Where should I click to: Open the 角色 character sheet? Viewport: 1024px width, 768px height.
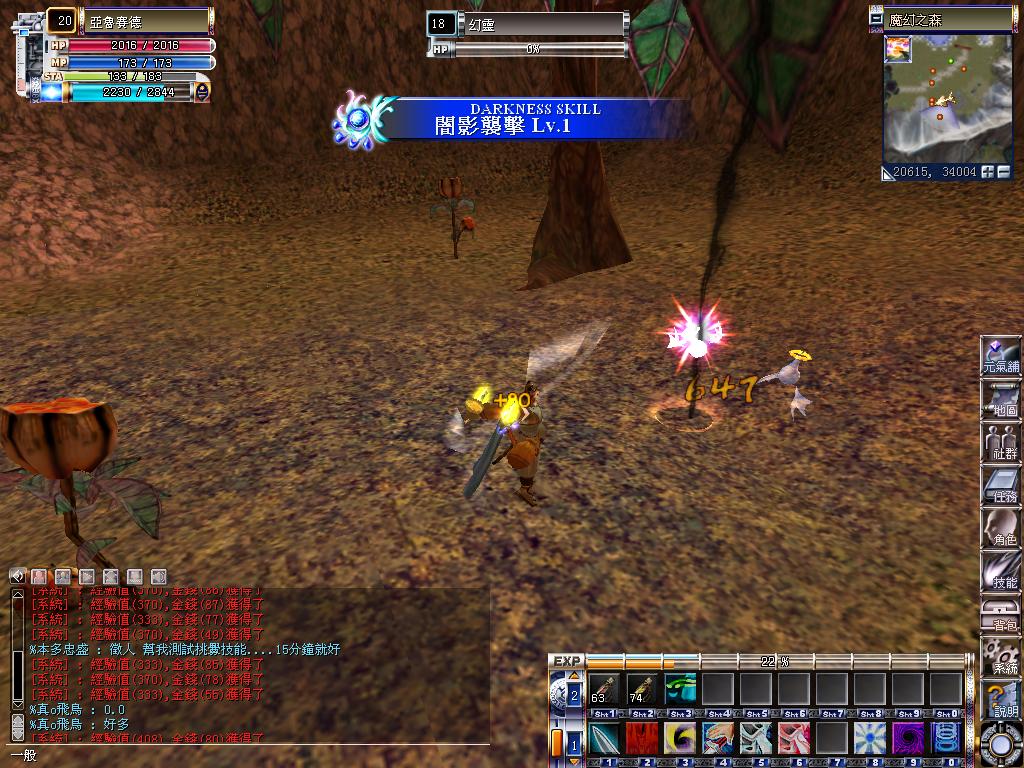[x=1001, y=527]
